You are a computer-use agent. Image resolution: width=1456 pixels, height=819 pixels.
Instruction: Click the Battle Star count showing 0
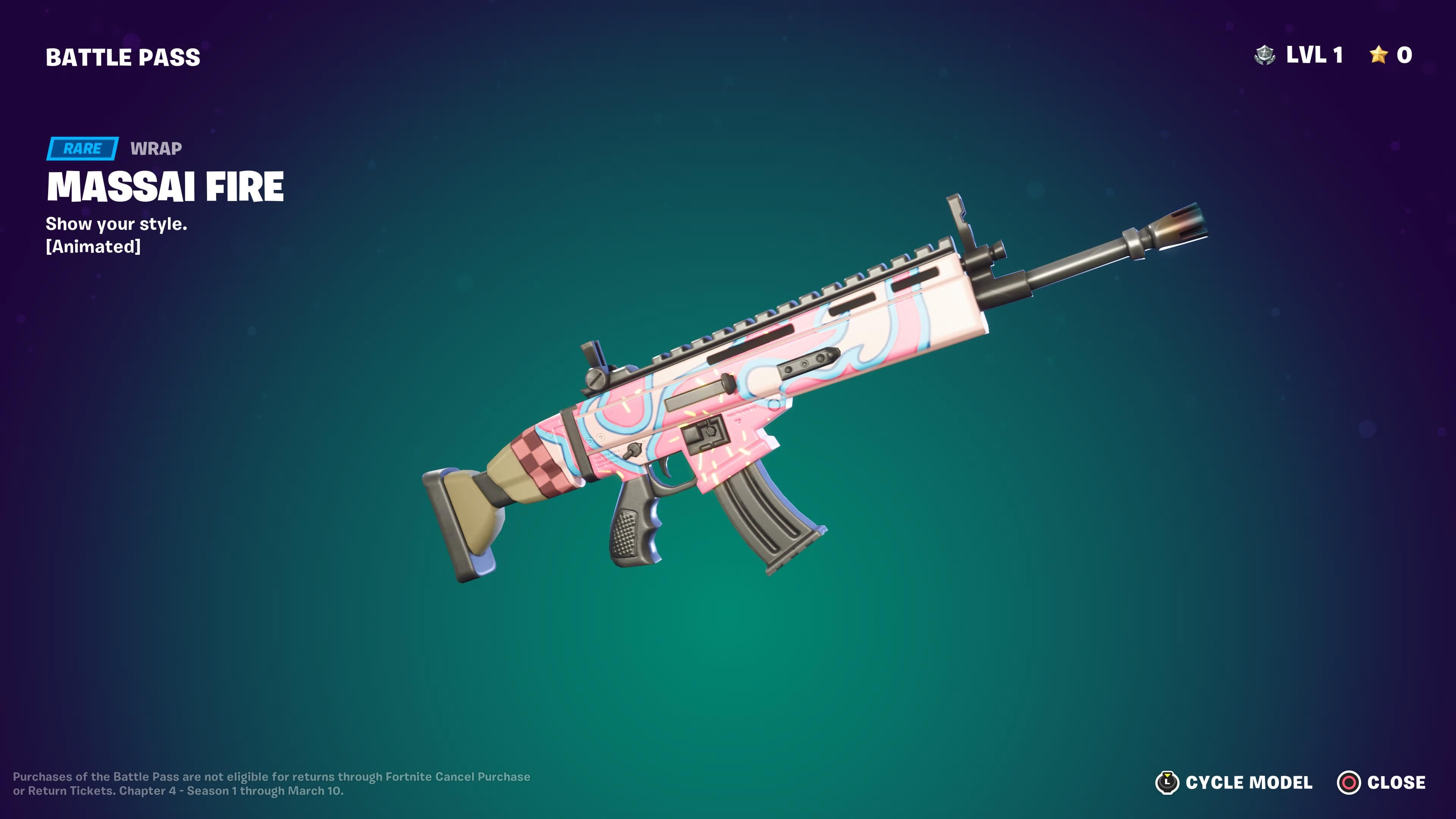point(1411,55)
